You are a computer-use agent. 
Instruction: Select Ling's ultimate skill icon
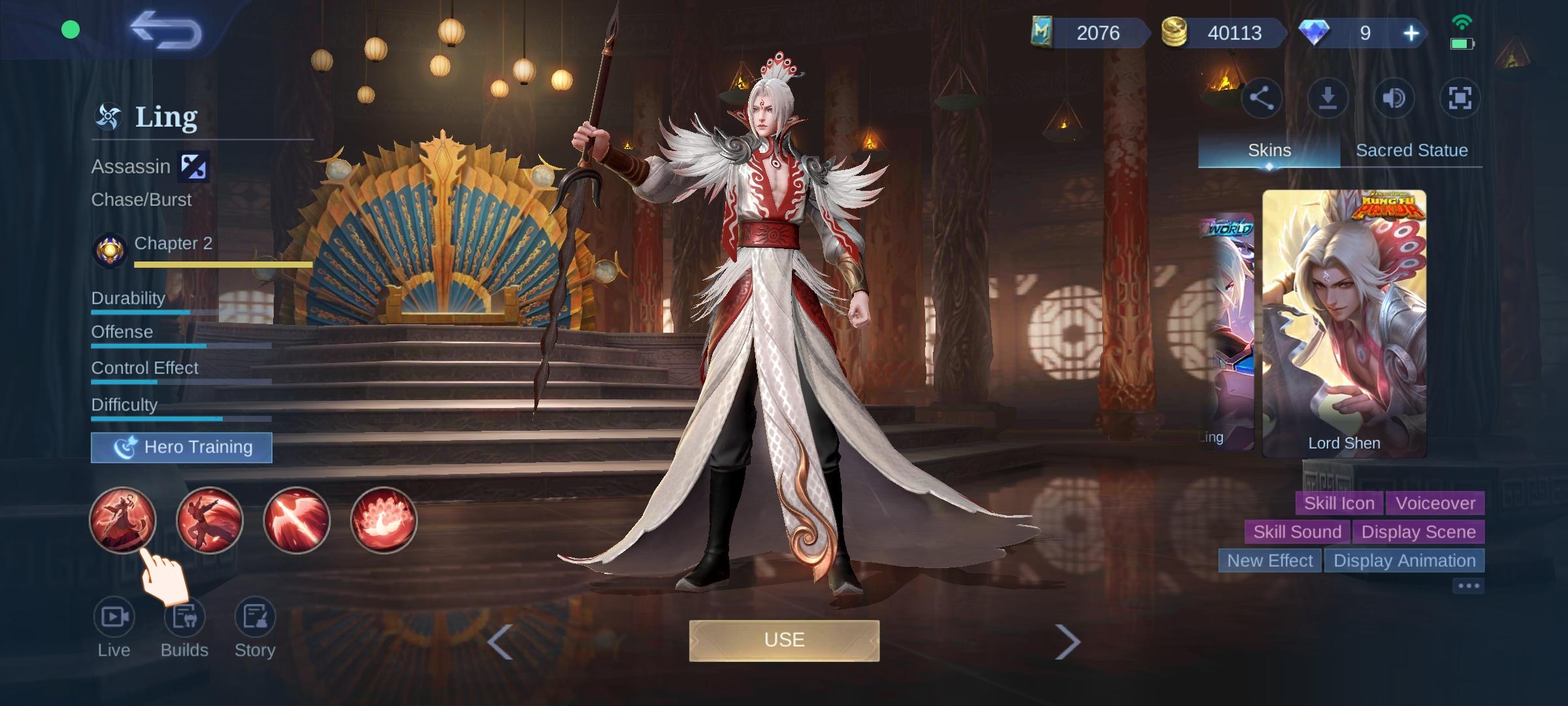pos(384,520)
